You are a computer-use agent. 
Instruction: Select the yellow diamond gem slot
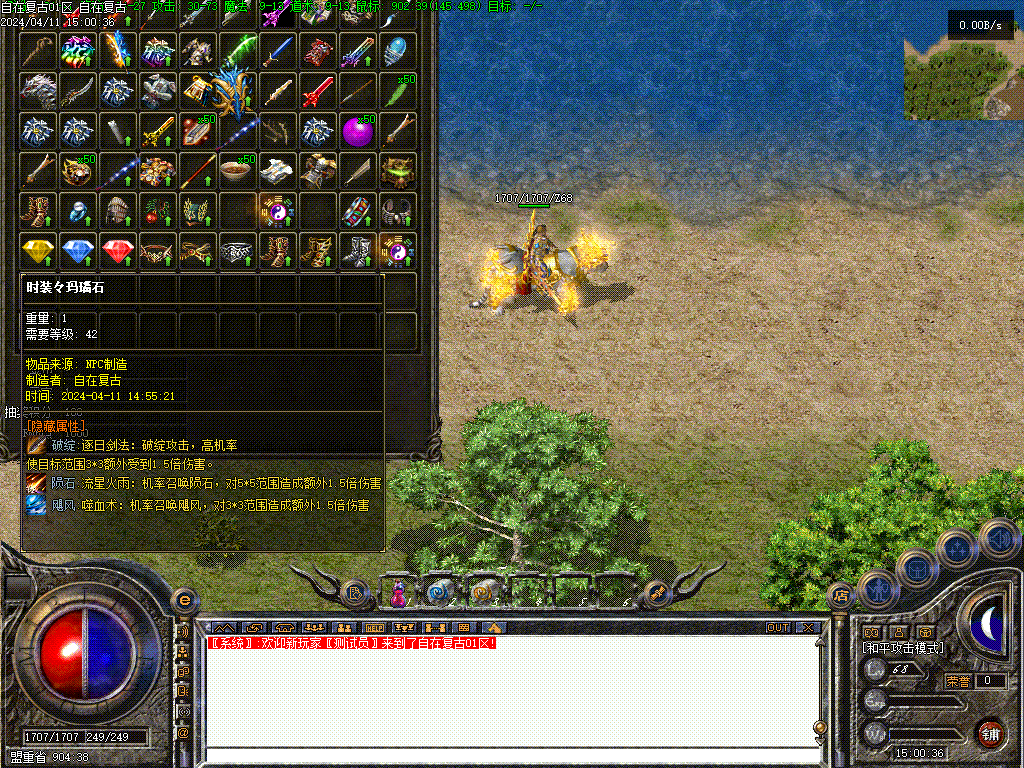coord(38,251)
